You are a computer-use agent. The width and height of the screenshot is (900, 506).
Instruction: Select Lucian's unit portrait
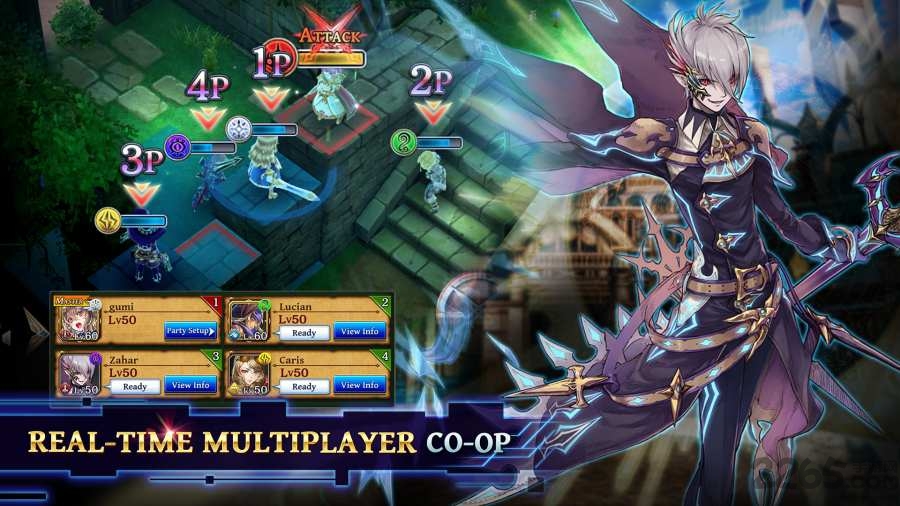pos(246,321)
